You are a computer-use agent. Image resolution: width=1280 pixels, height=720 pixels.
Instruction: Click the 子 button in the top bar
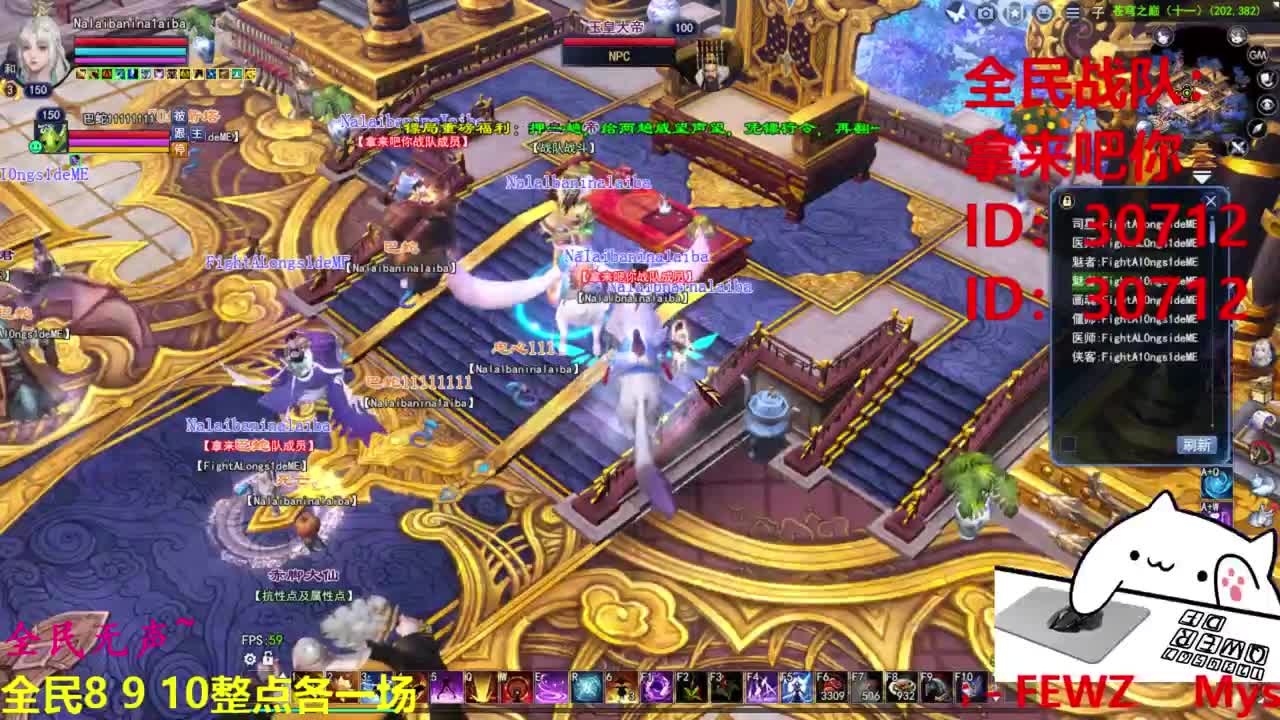tap(1097, 12)
